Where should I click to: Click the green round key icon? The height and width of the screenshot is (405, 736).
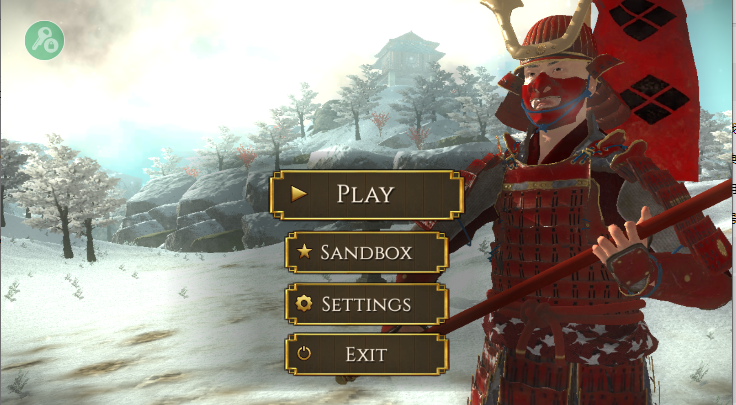pos(45,40)
